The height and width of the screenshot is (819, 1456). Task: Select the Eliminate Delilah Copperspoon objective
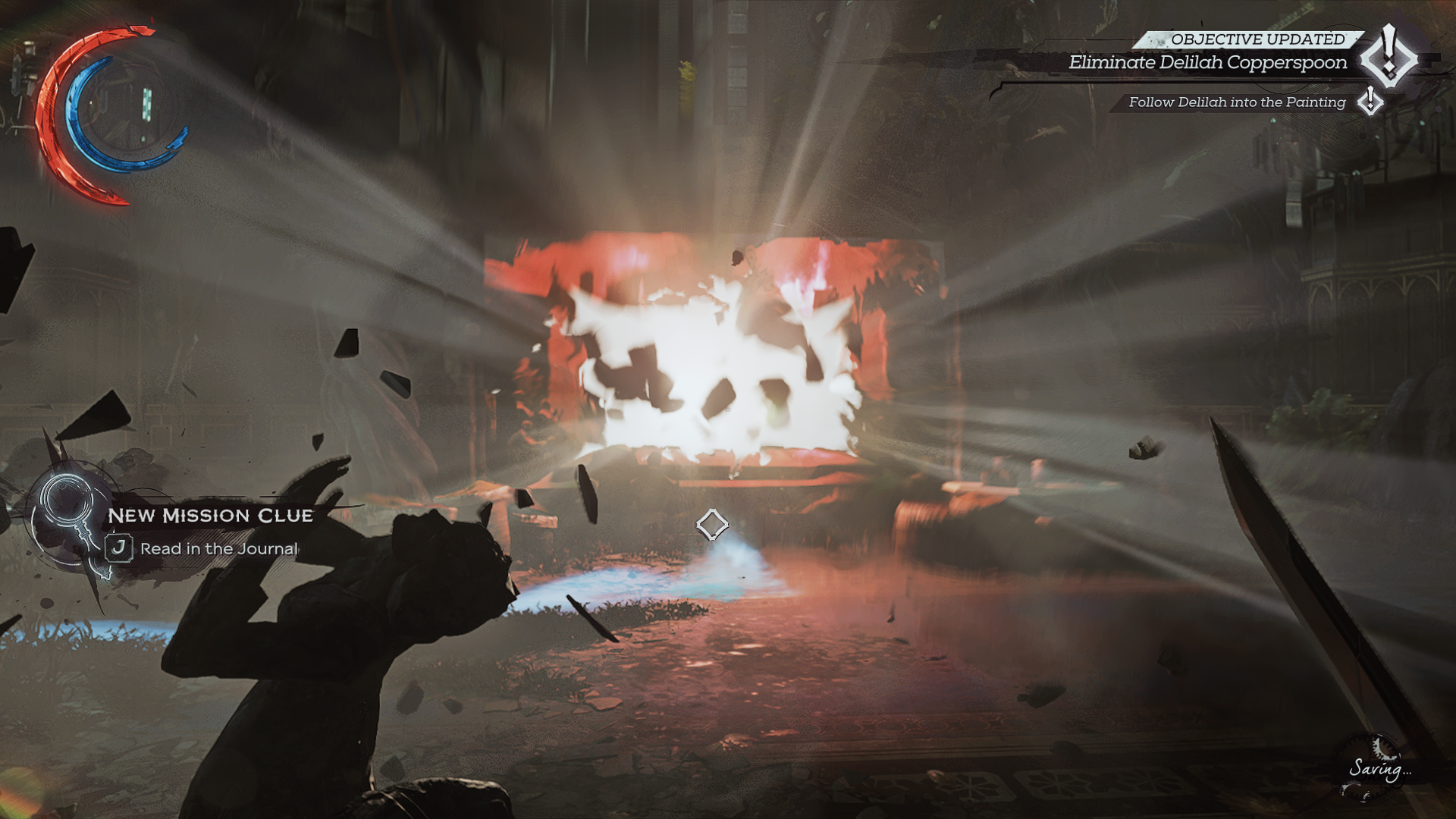coord(1207,63)
